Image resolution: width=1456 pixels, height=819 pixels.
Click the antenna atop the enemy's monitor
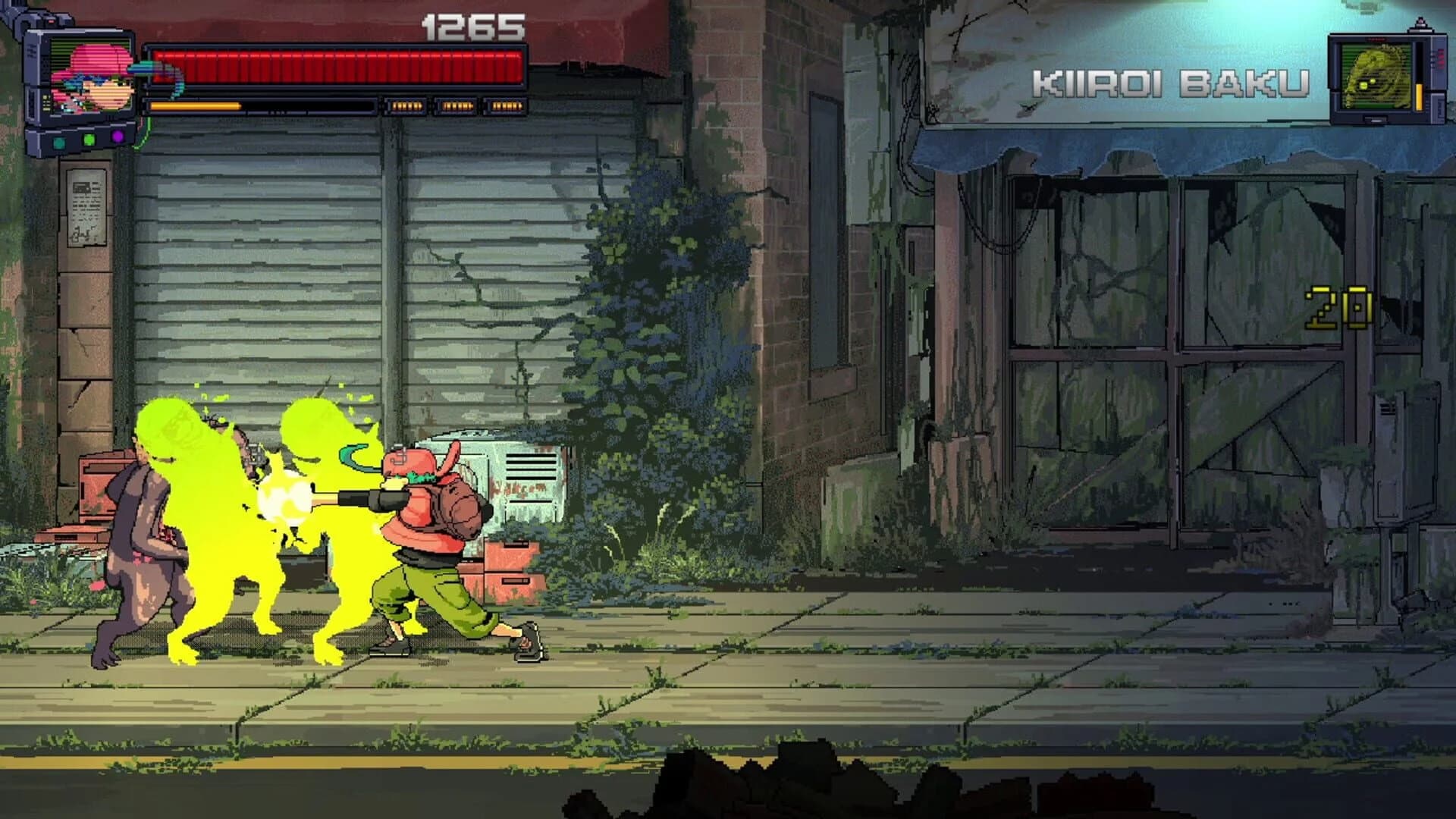pyautogui.click(x=1420, y=23)
